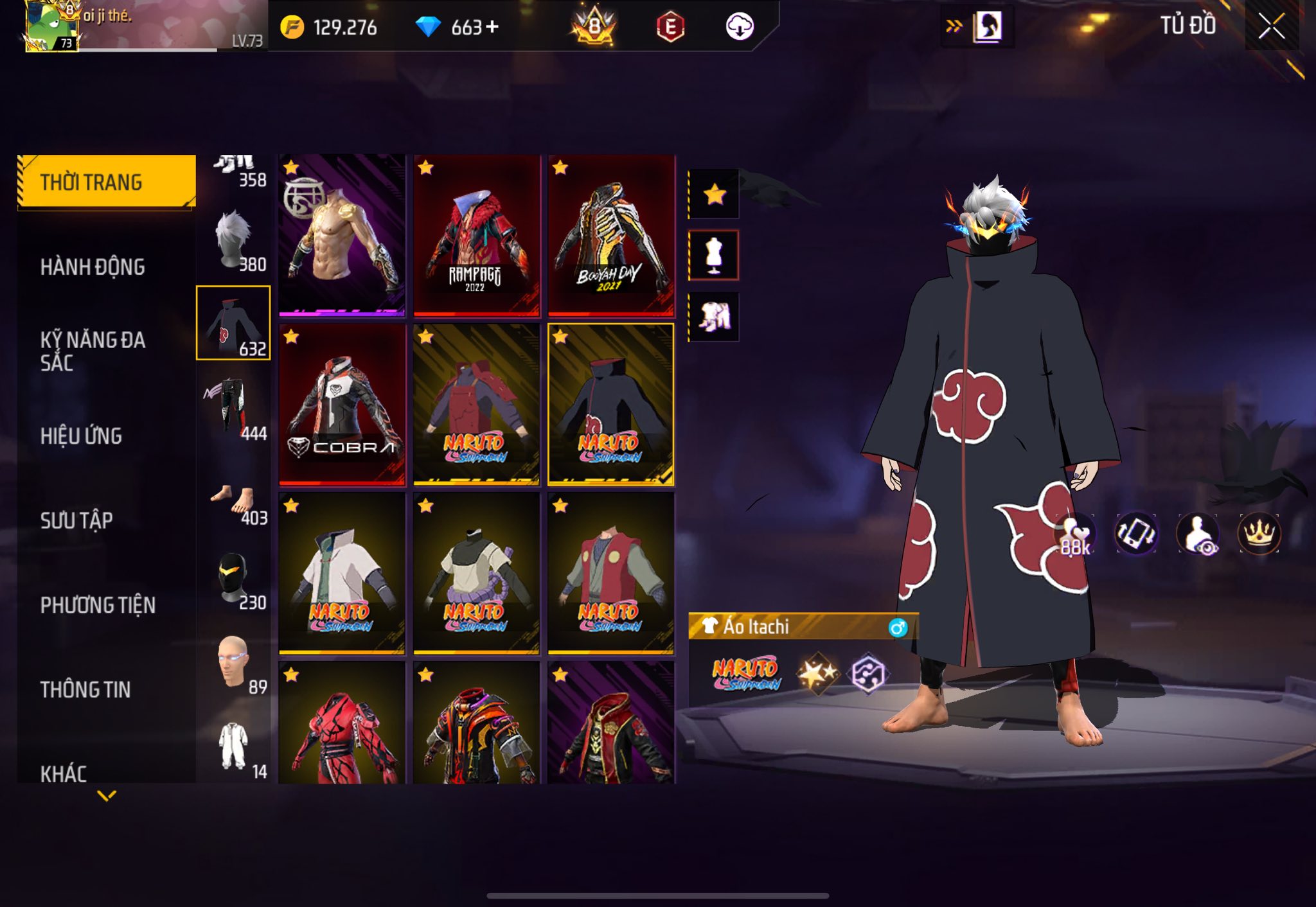
Task: Pick the golden shirtless torso skin
Action: (x=342, y=236)
